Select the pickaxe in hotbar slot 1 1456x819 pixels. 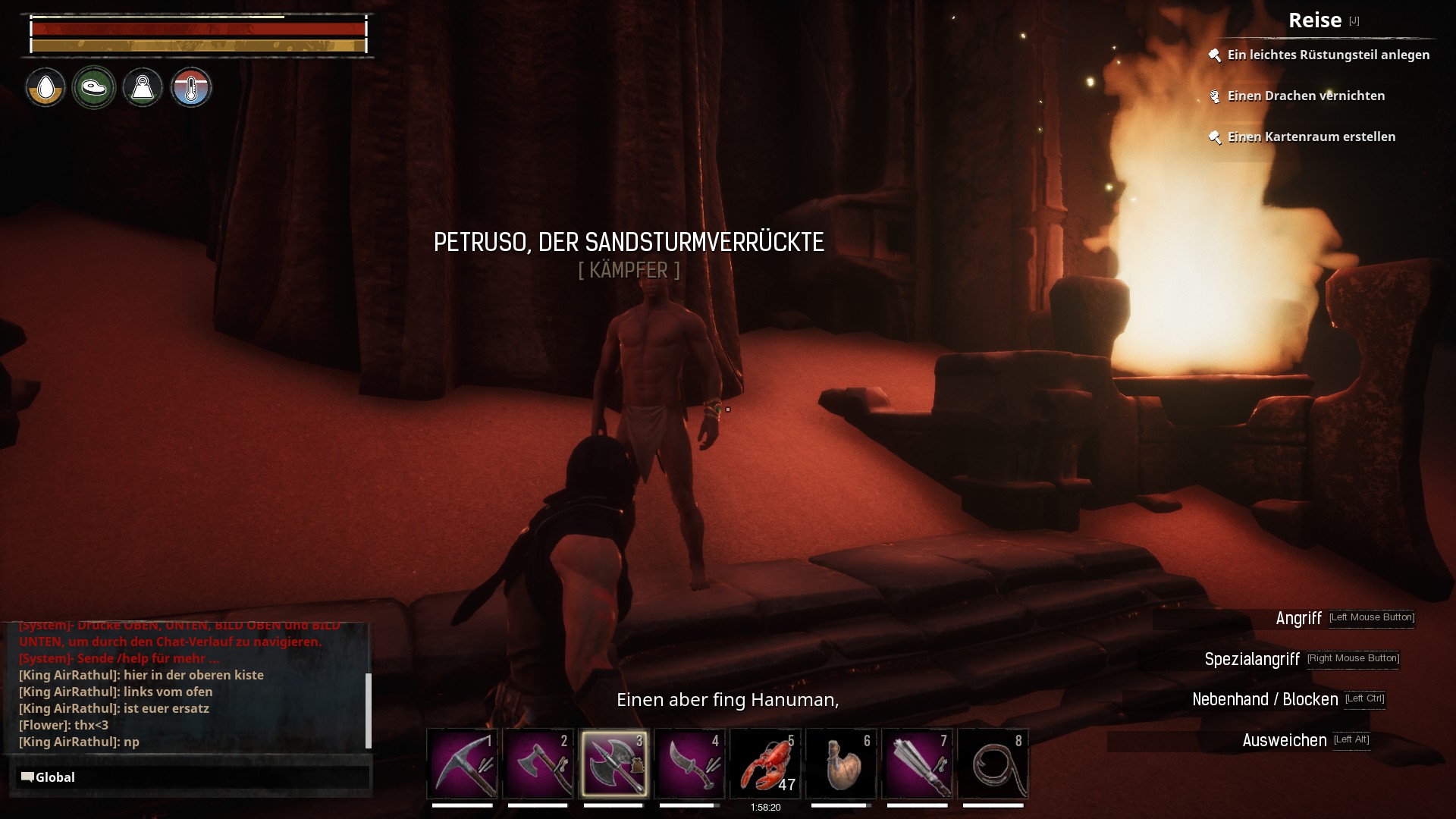pyautogui.click(x=463, y=763)
